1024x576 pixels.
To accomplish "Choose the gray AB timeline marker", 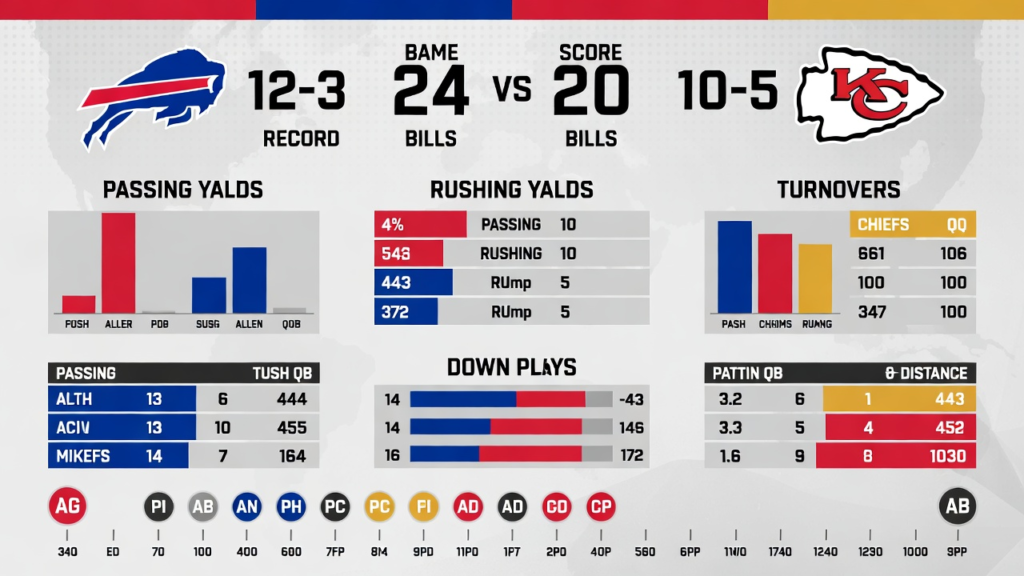I will pos(203,507).
